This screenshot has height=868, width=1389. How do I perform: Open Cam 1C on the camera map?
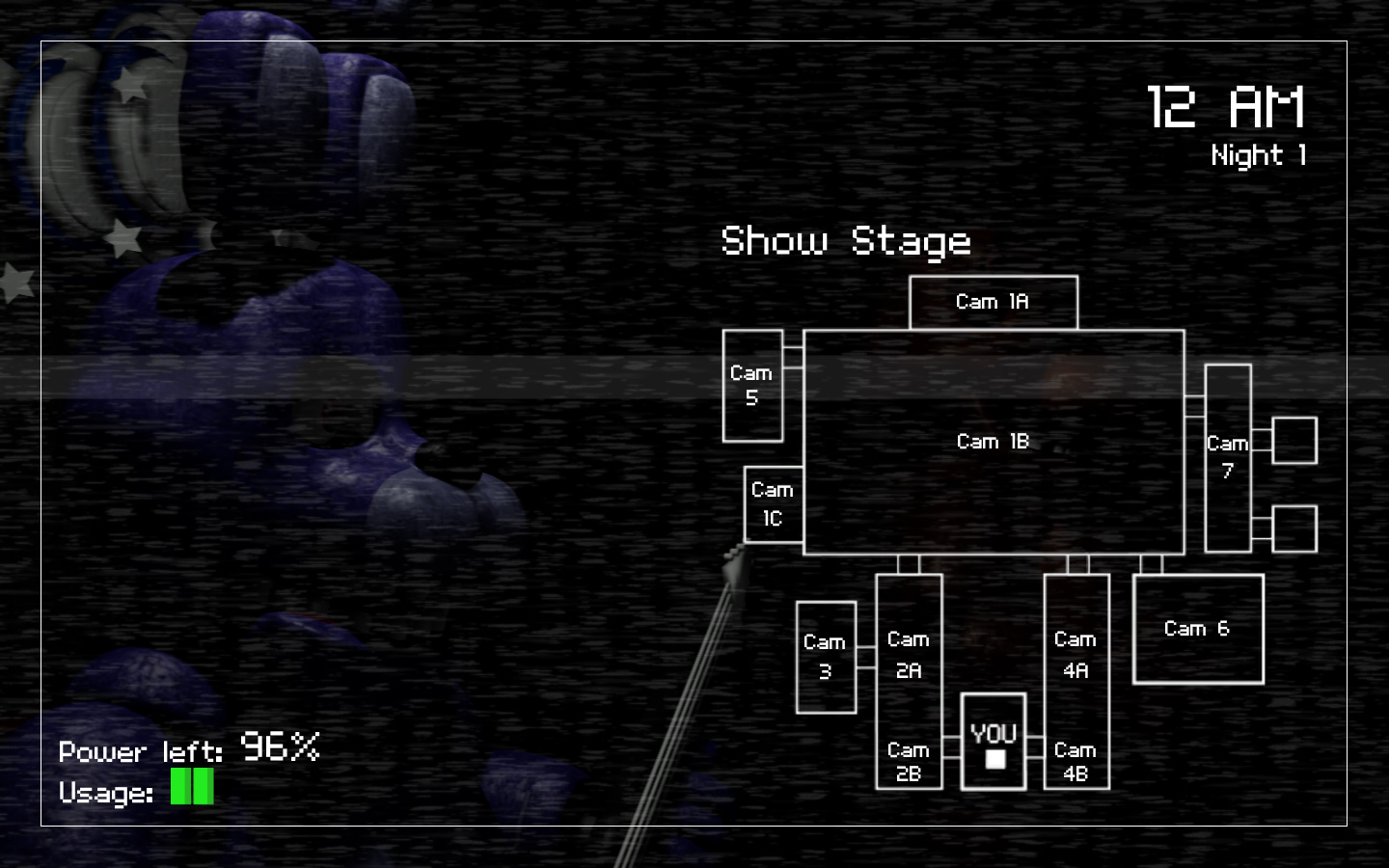[772, 504]
